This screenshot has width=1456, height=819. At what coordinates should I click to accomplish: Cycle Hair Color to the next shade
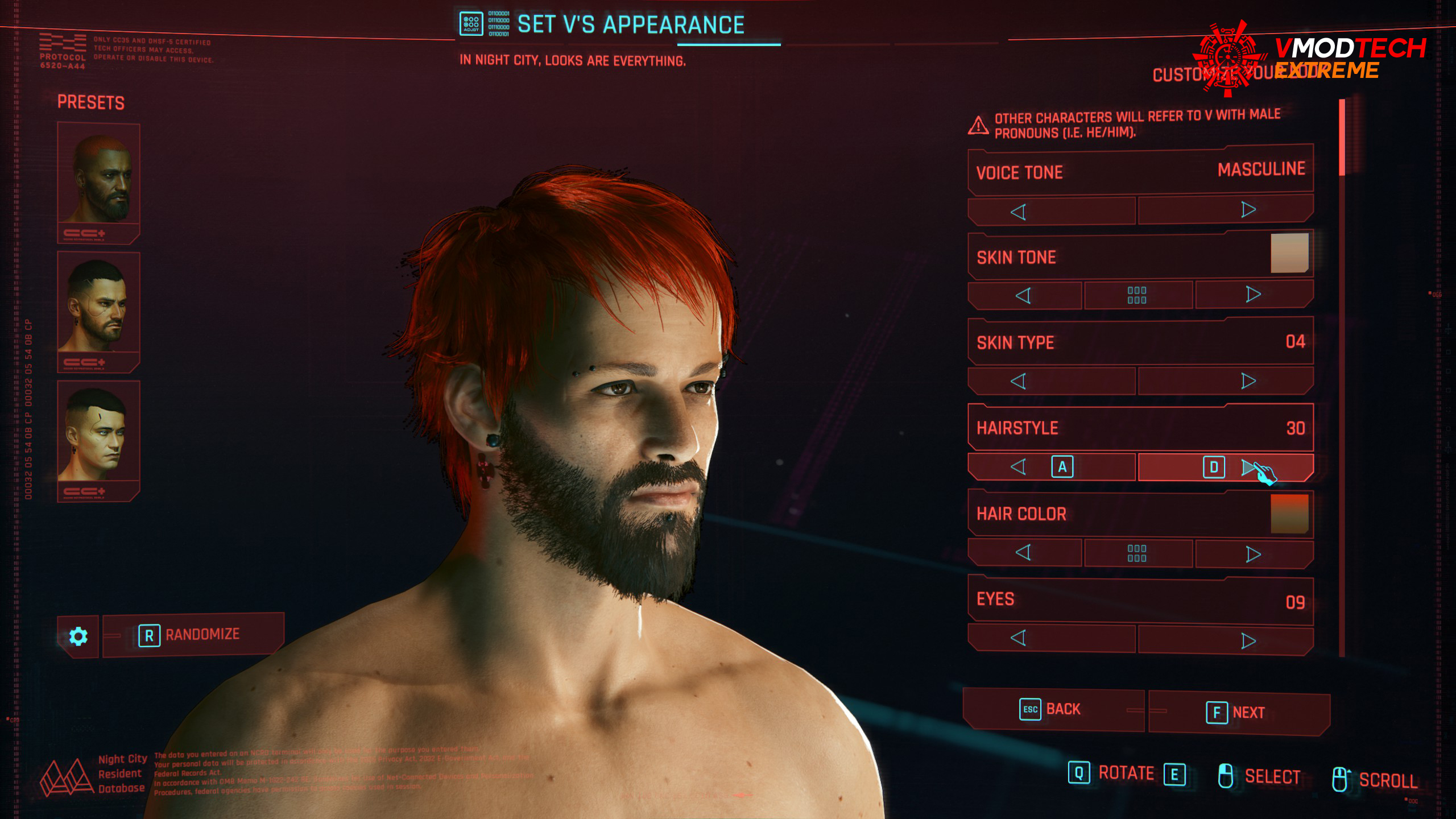click(x=1254, y=553)
